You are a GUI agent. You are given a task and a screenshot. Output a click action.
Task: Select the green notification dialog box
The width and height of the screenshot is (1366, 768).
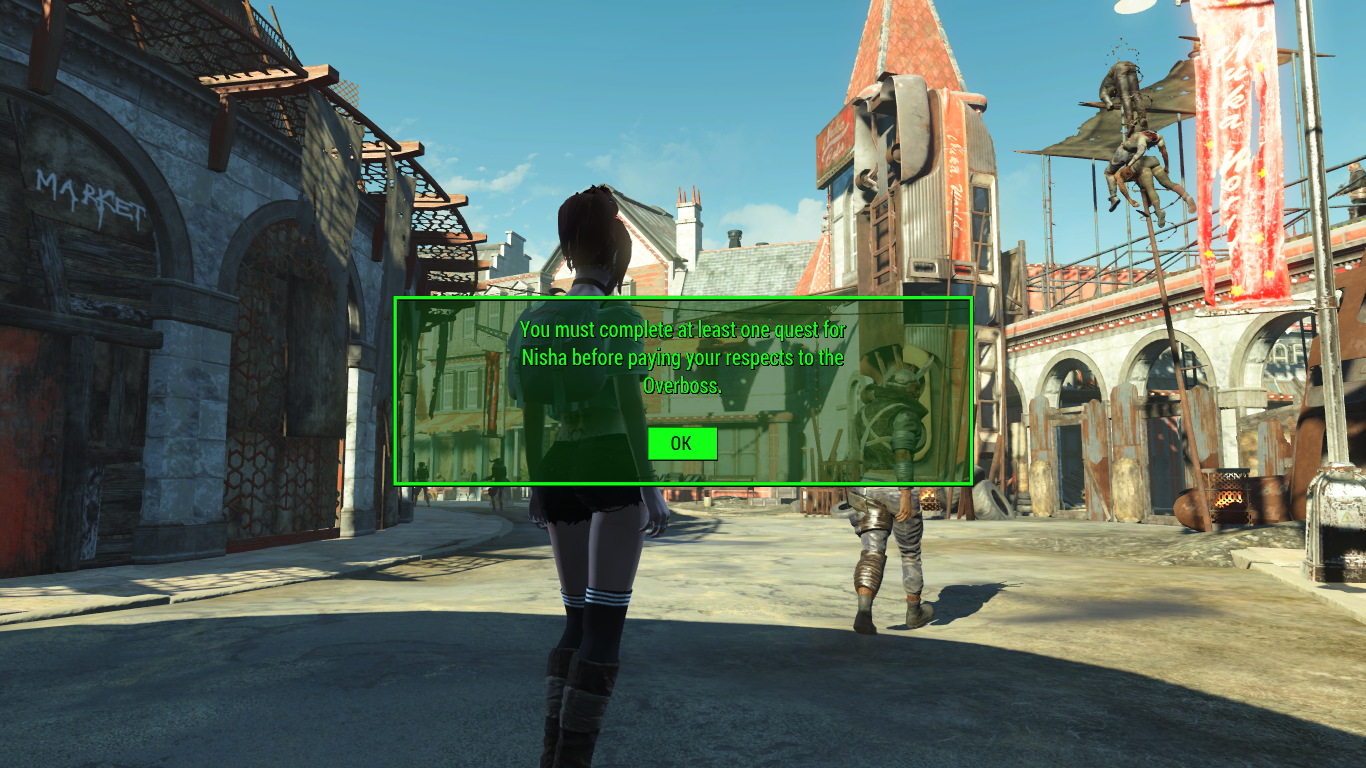click(x=683, y=390)
